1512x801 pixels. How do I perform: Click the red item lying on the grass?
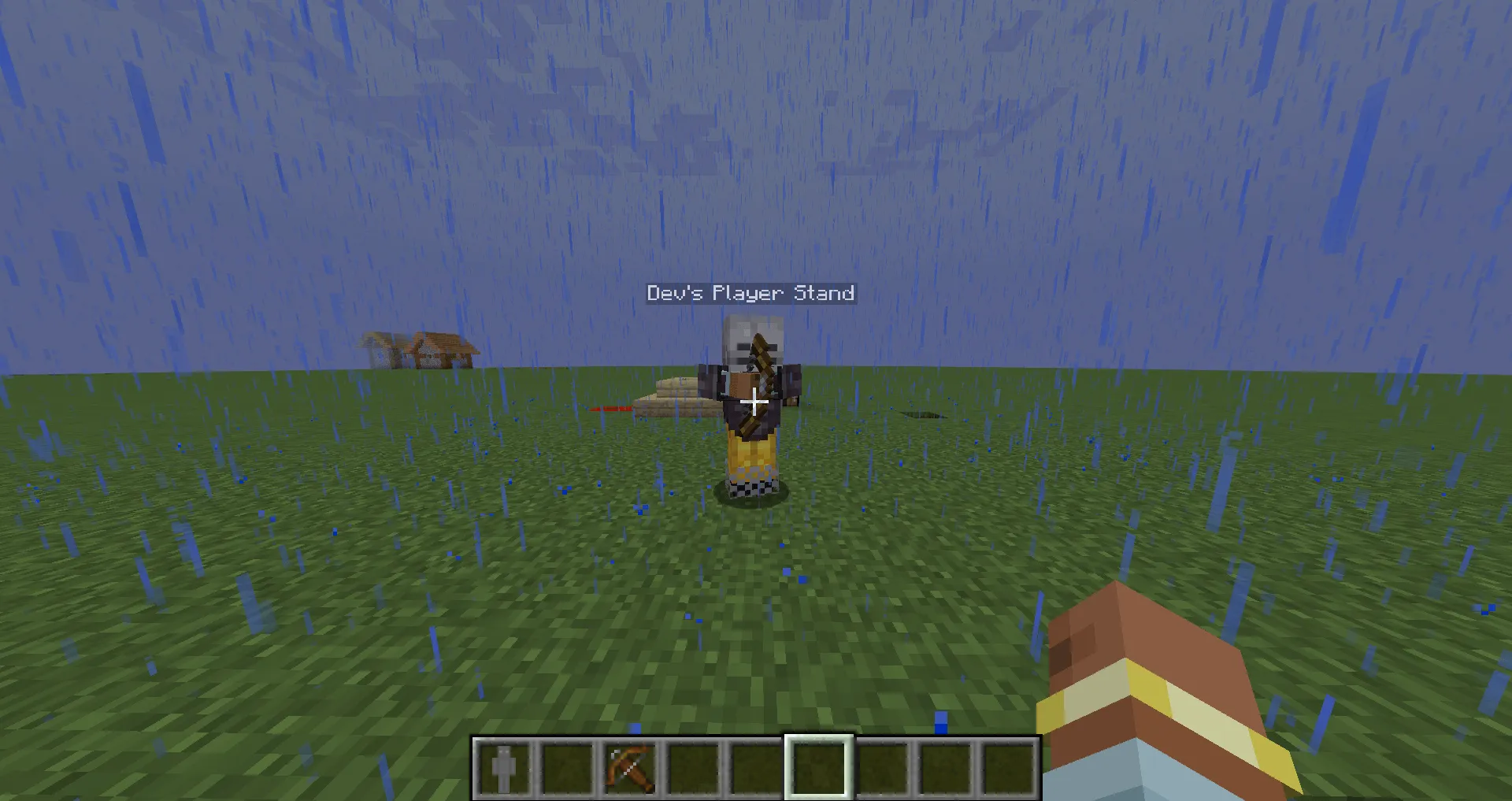pyautogui.click(x=610, y=410)
